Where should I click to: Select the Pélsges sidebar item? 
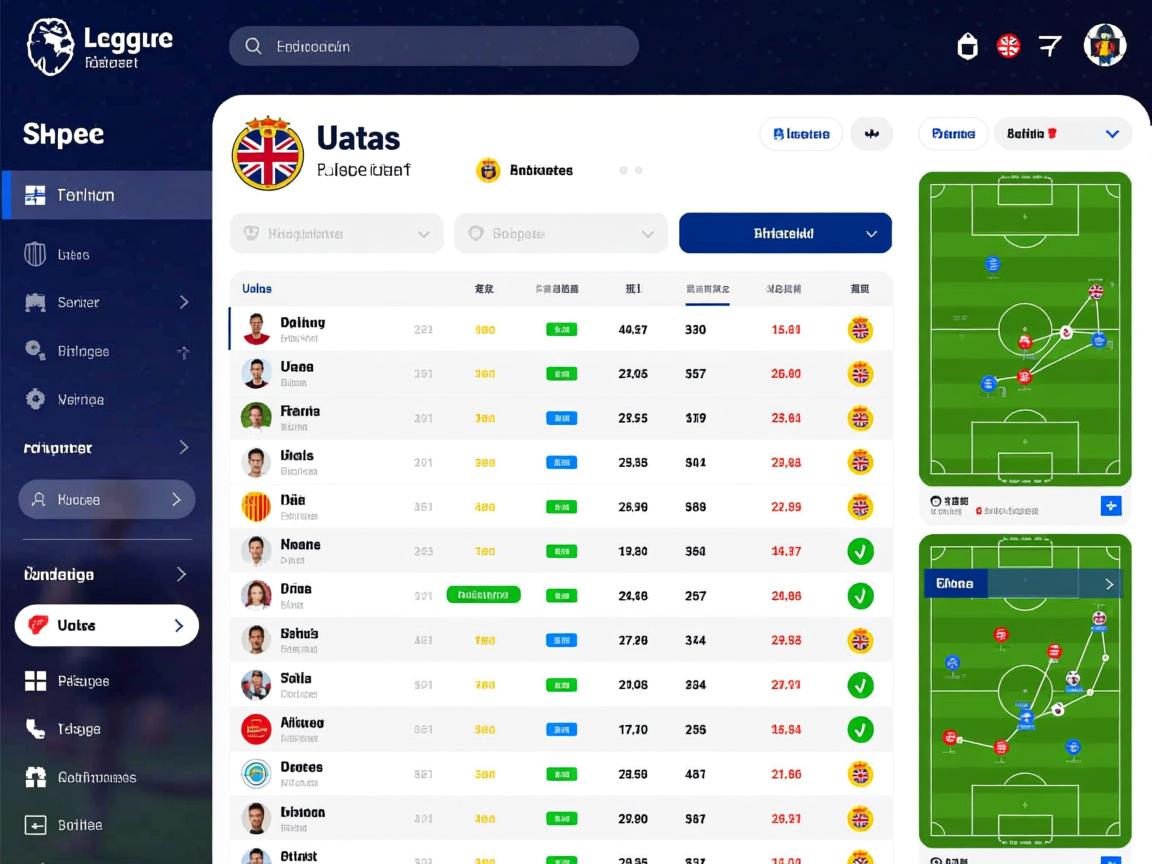(84, 681)
